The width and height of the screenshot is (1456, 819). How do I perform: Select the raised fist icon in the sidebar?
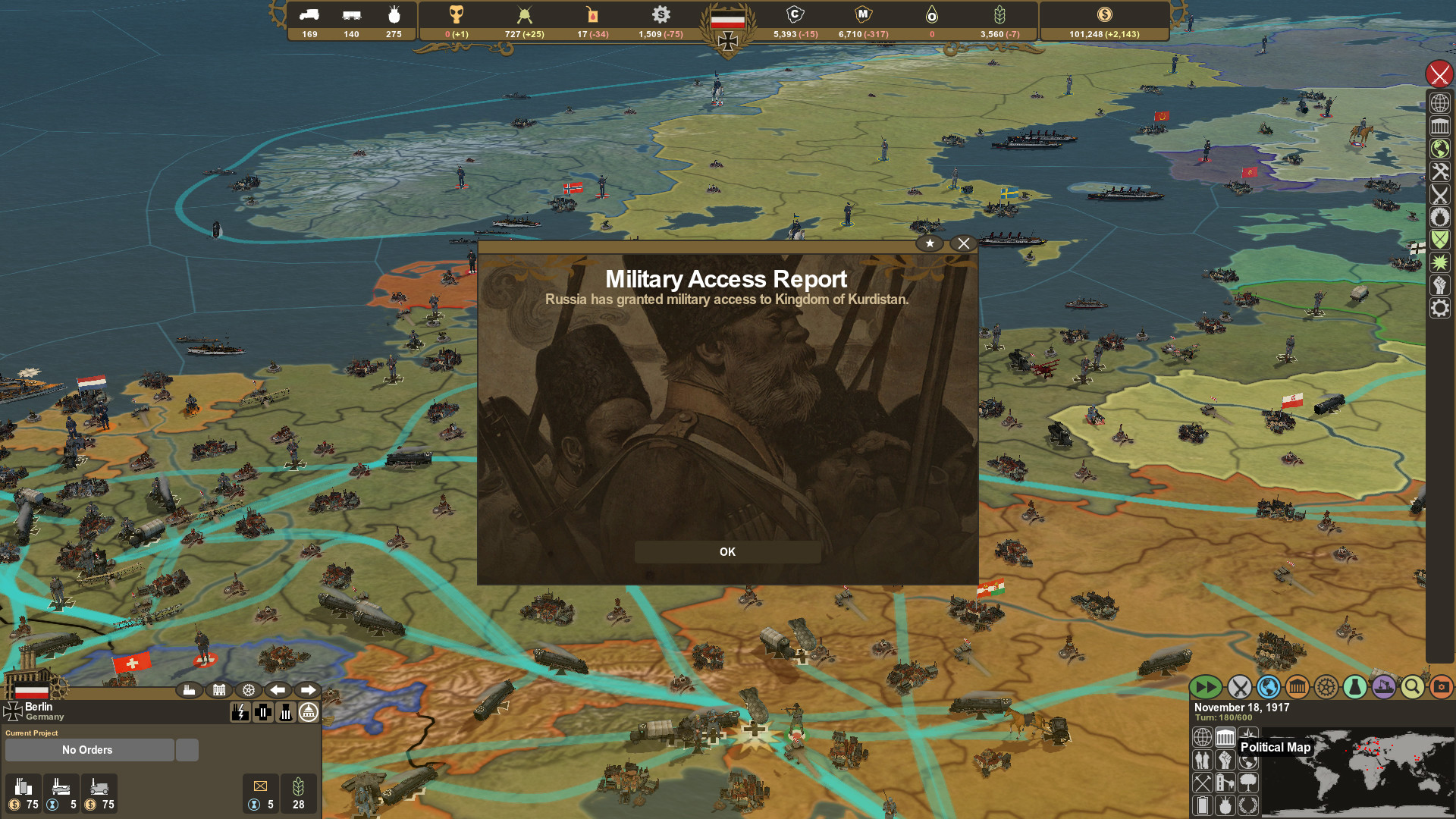coord(1439,282)
